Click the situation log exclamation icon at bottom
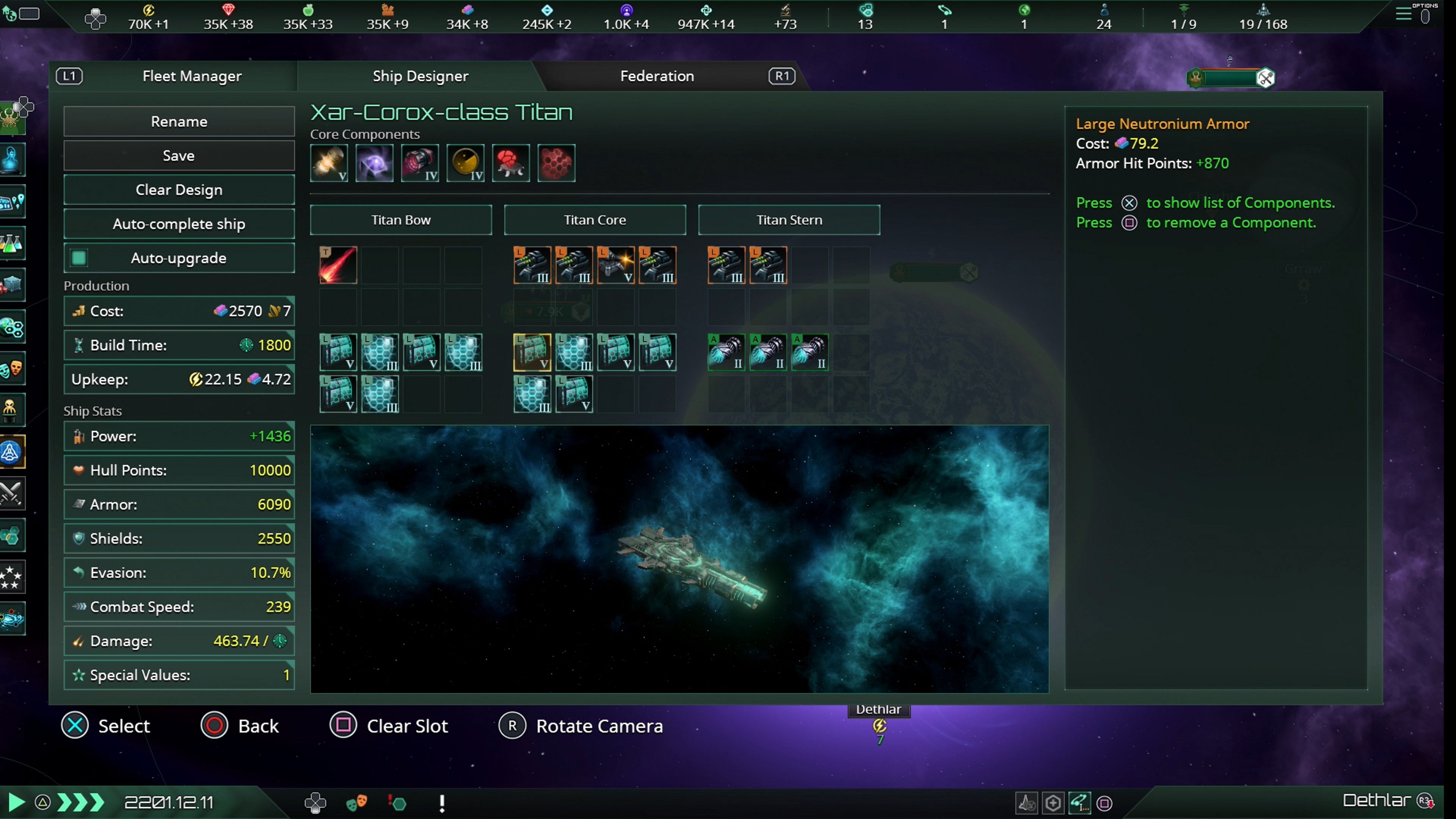Image resolution: width=1456 pixels, height=819 pixels. (x=442, y=803)
